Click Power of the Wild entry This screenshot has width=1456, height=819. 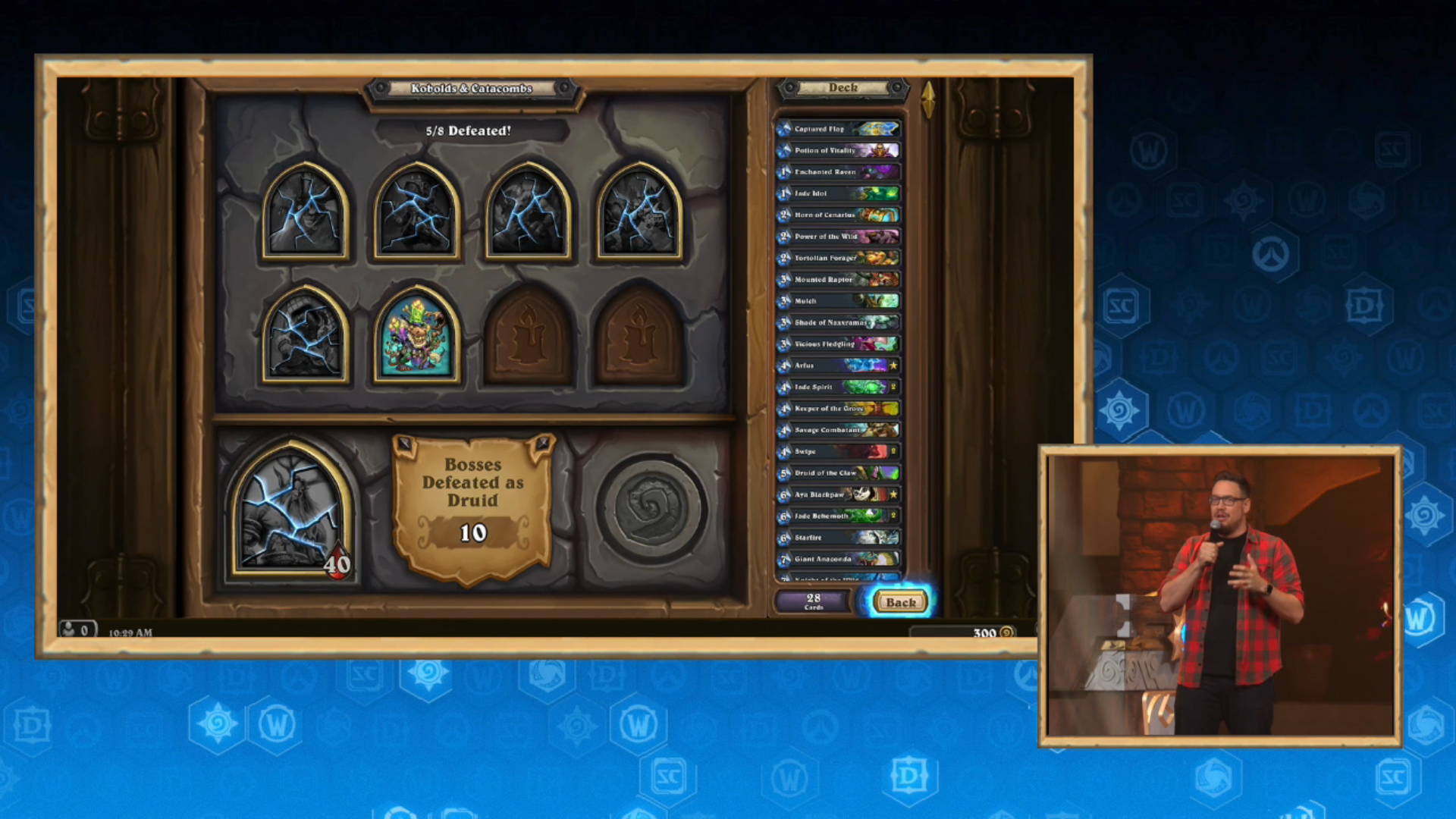[838, 237]
